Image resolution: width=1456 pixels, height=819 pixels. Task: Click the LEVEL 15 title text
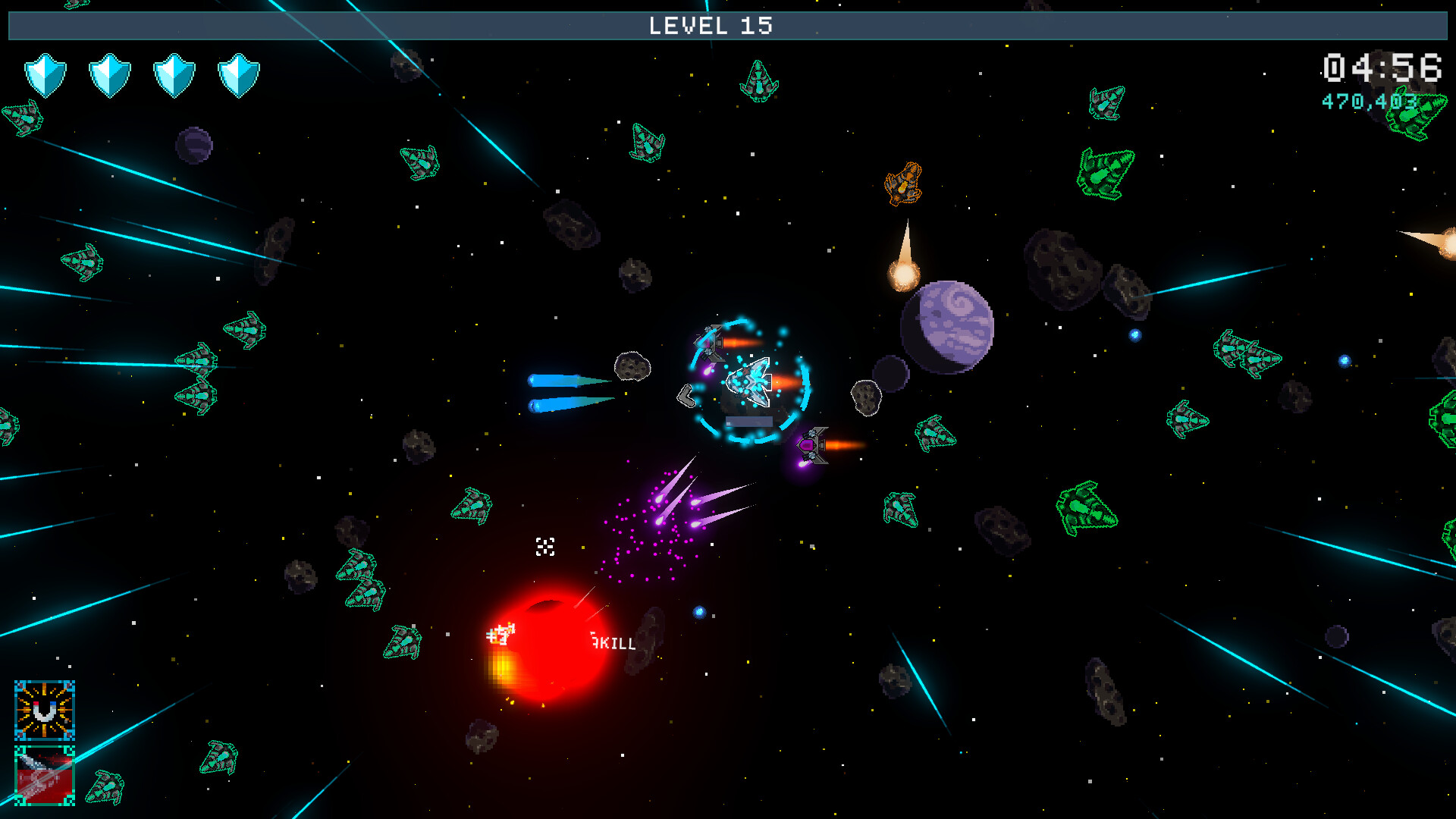click(x=711, y=27)
